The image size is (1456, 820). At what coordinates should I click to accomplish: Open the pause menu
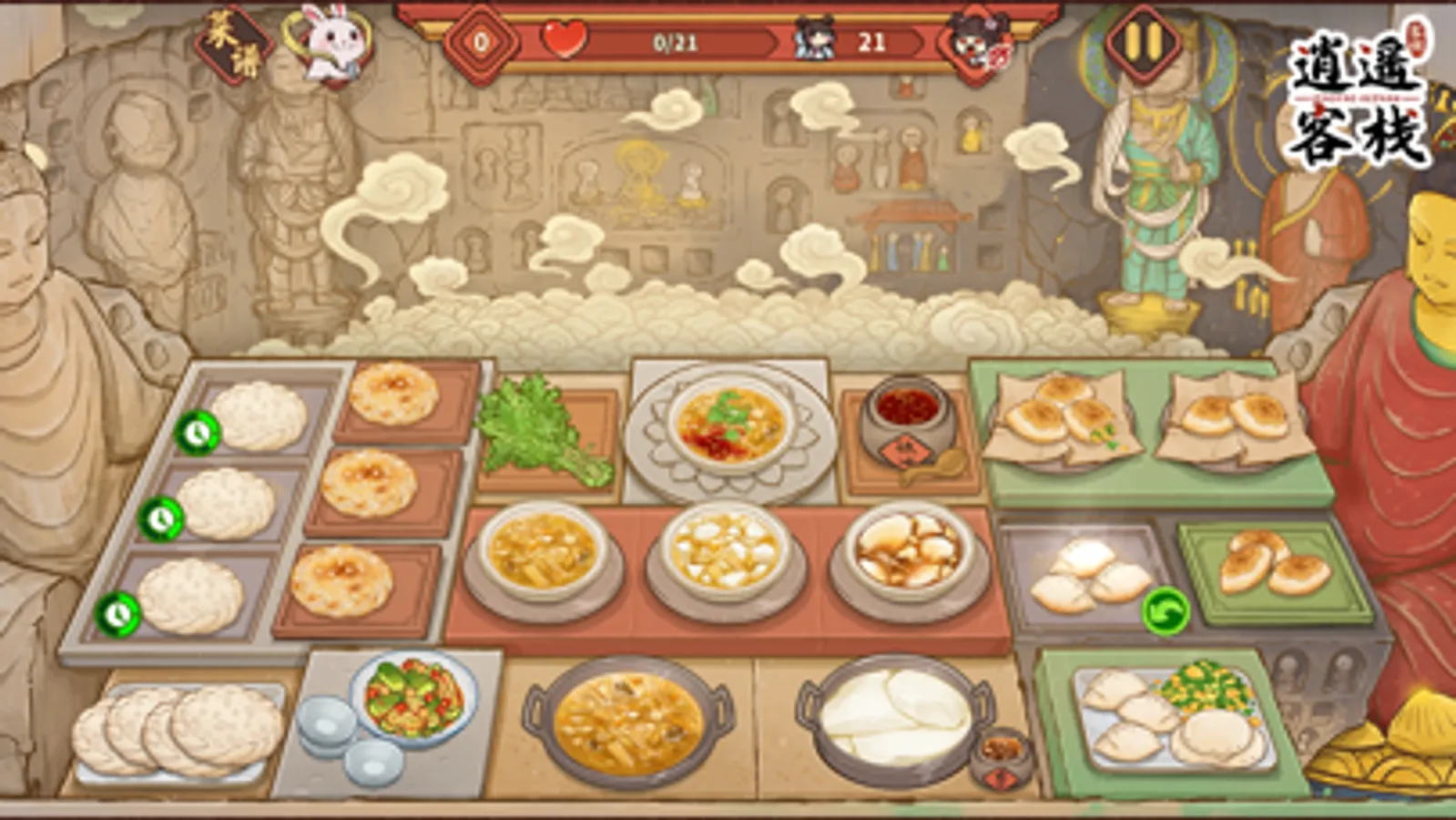(1141, 39)
